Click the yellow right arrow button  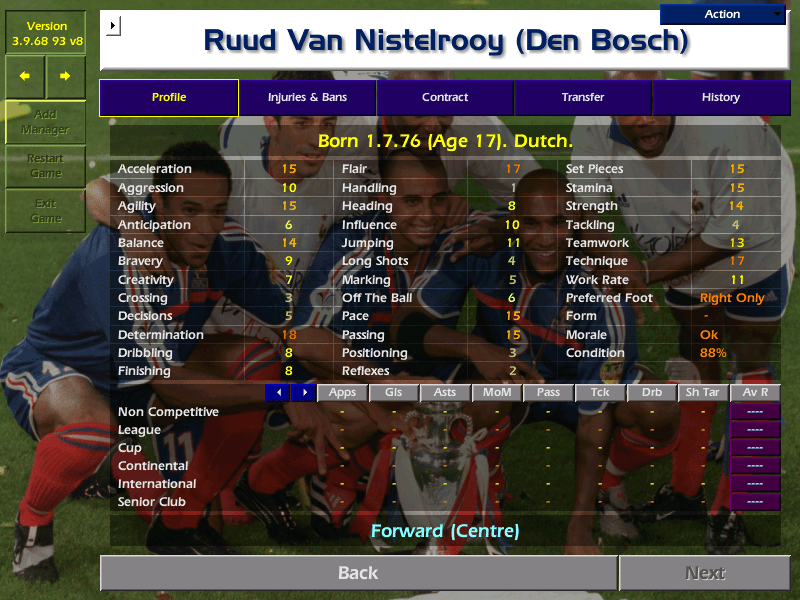click(65, 76)
